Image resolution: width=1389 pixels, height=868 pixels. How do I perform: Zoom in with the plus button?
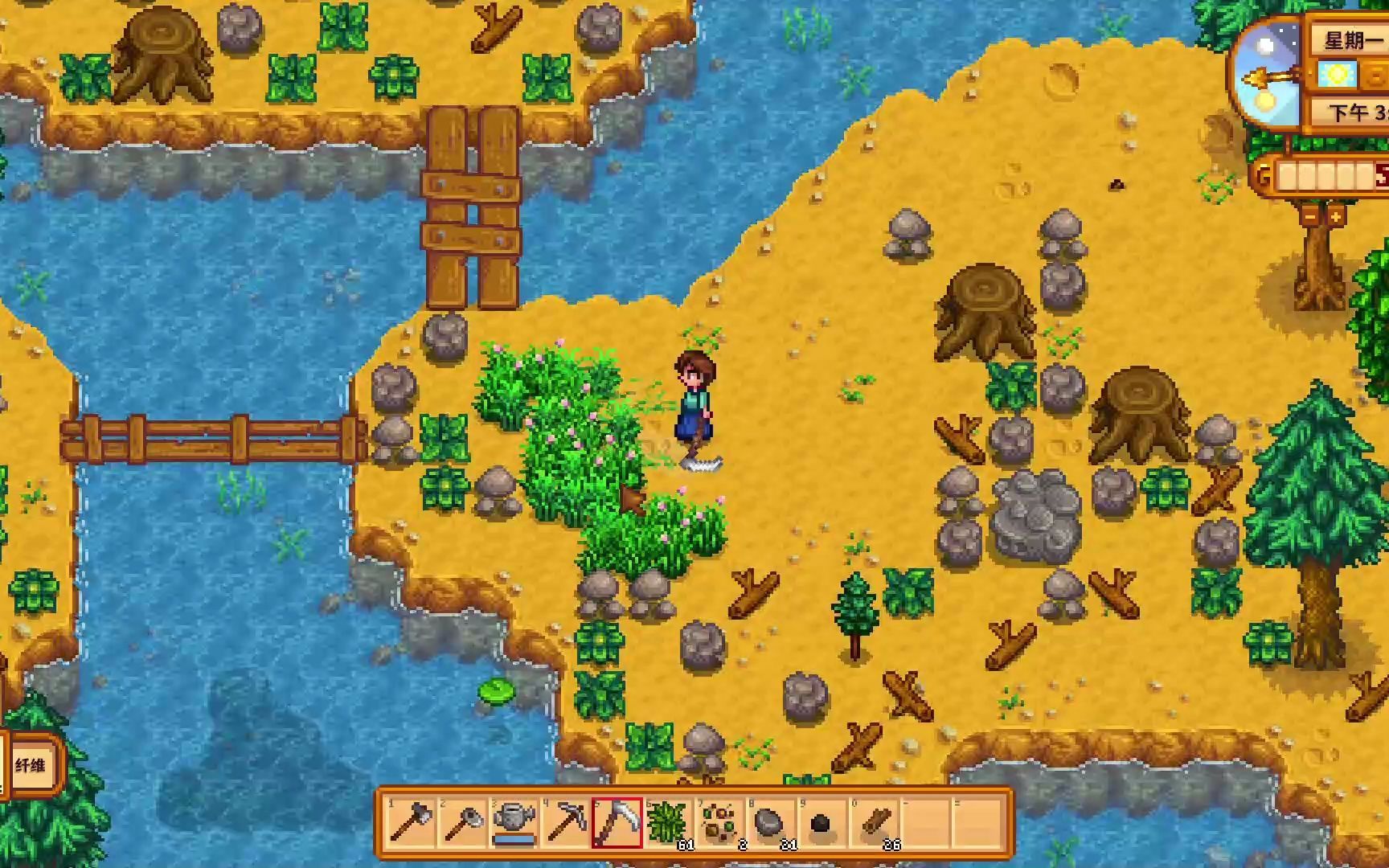point(1335,215)
